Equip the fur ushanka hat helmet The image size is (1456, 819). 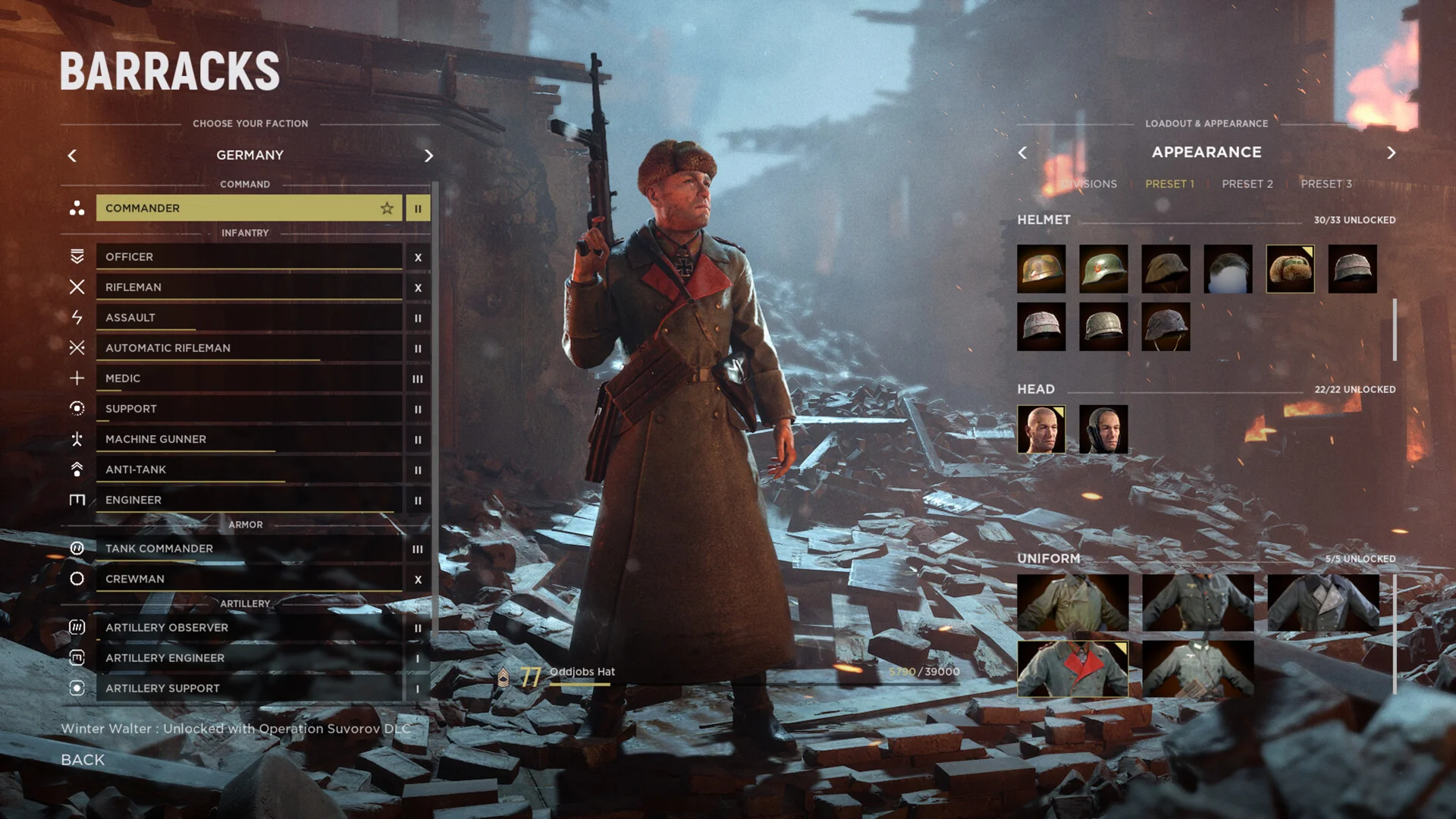(x=1290, y=269)
